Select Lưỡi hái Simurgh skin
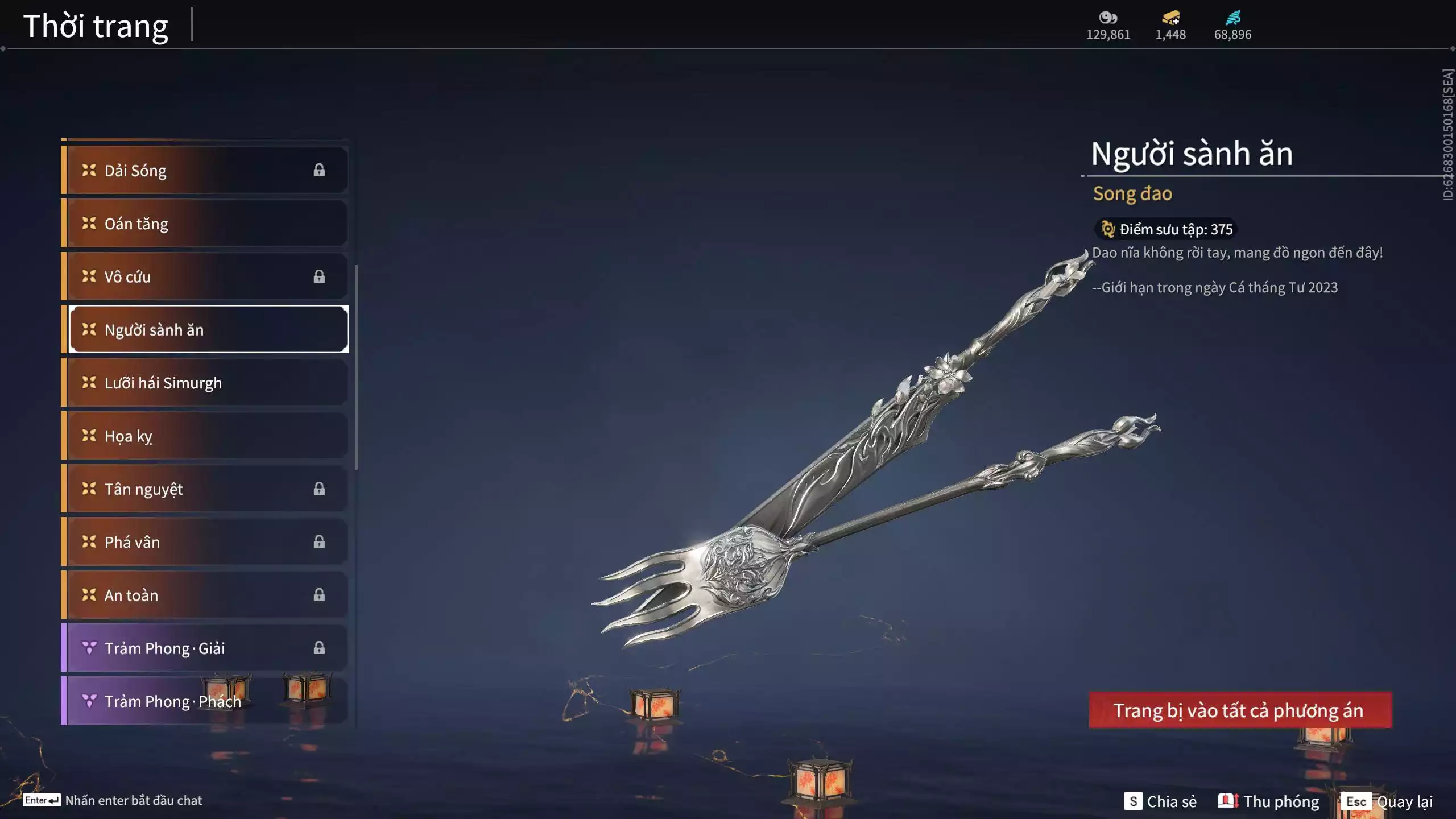 pyautogui.click(x=205, y=383)
